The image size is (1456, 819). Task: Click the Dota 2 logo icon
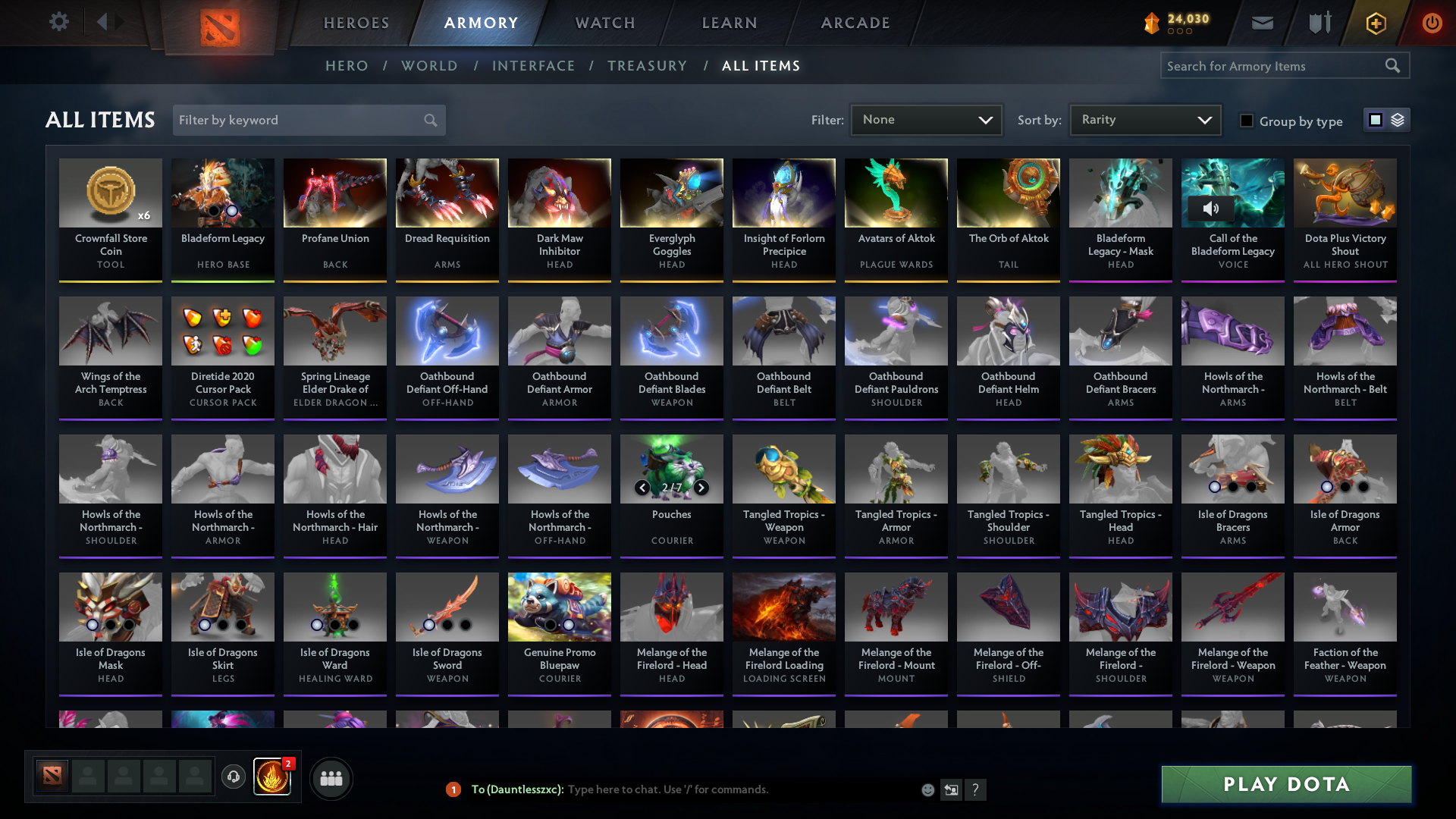(x=219, y=23)
